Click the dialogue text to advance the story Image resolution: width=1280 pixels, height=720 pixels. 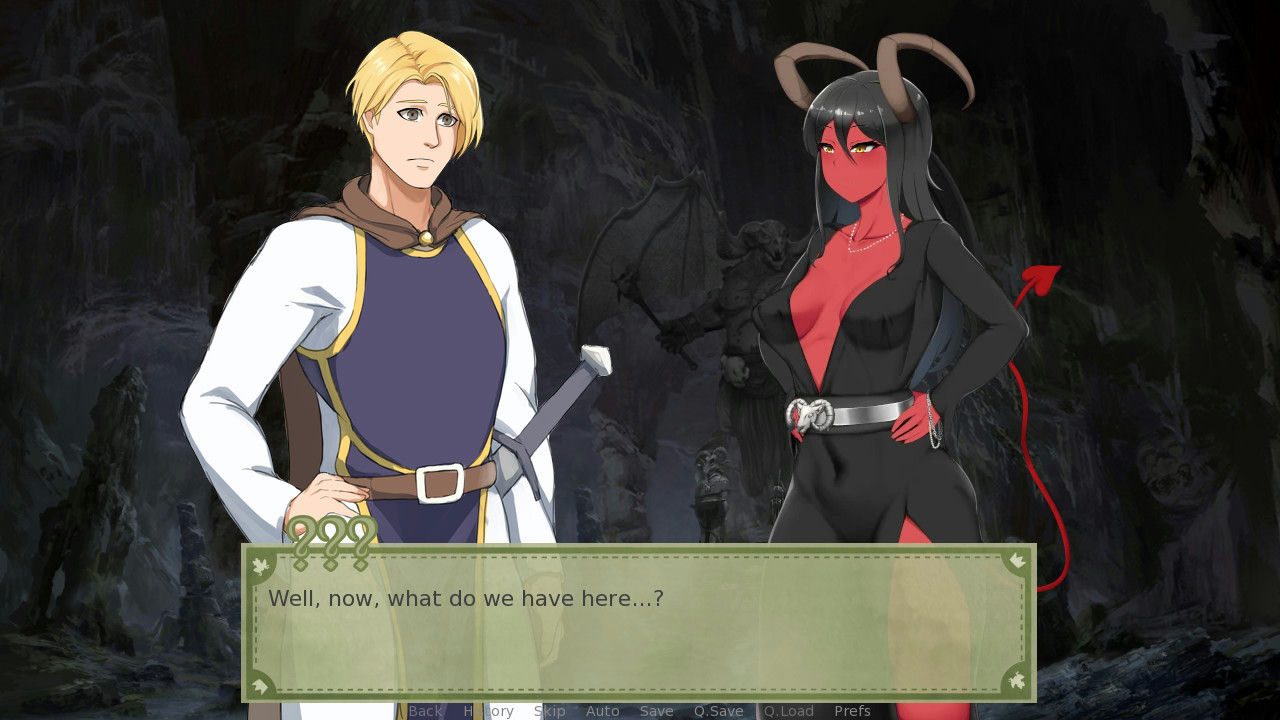(x=467, y=598)
